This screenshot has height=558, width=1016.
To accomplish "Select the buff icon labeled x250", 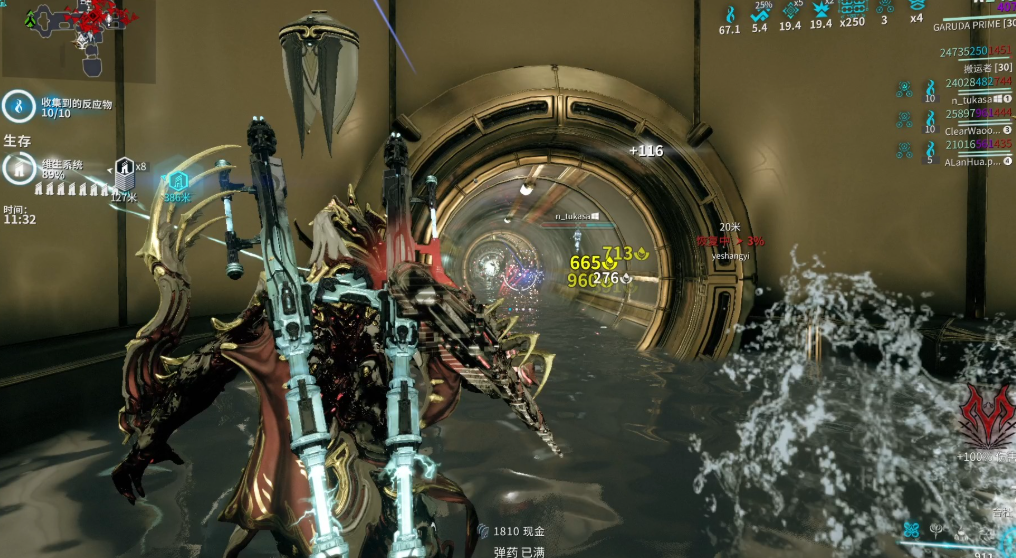I will click(x=852, y=10).
